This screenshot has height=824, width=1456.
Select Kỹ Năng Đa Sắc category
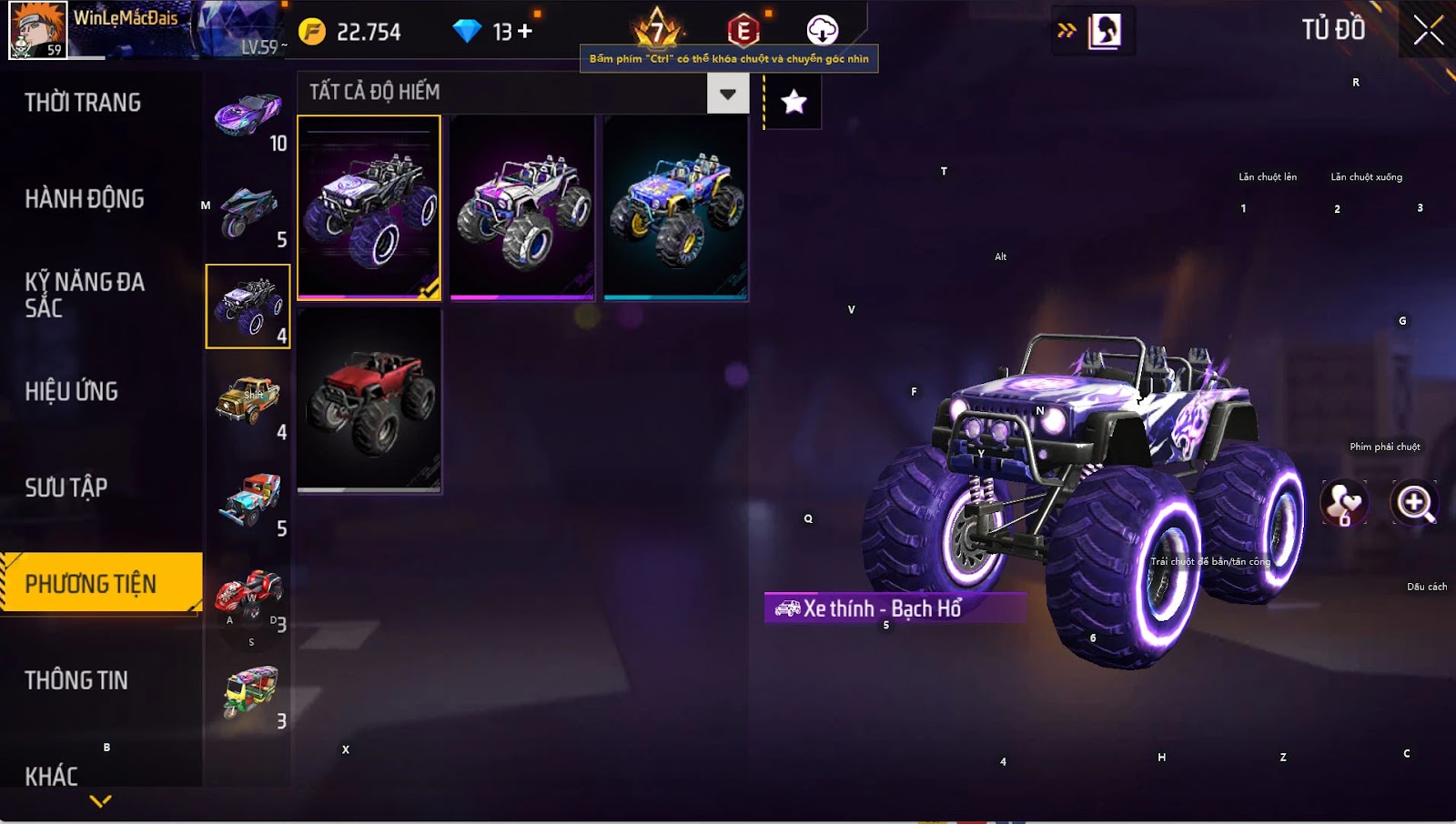pos(85,295)
